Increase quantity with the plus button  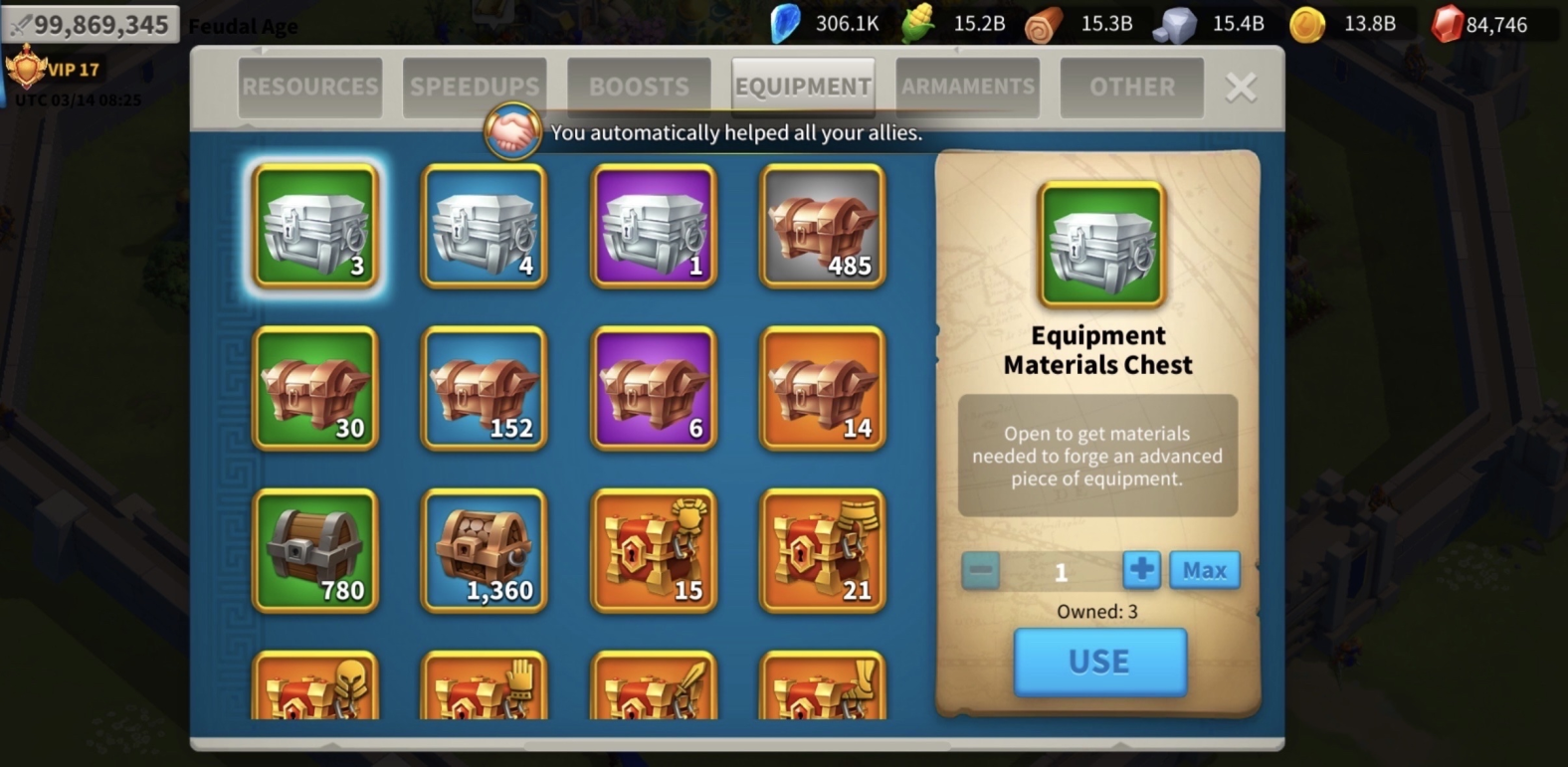pos(1141,570)
